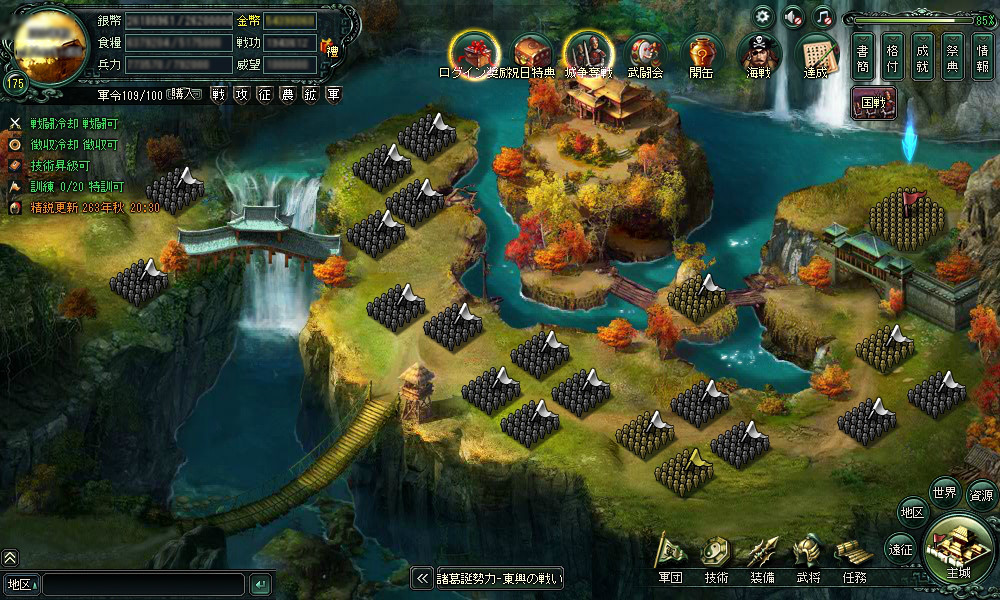Enter the 国戦 nation war
This screenshot has height=600, width=1000.
(875, 101)
